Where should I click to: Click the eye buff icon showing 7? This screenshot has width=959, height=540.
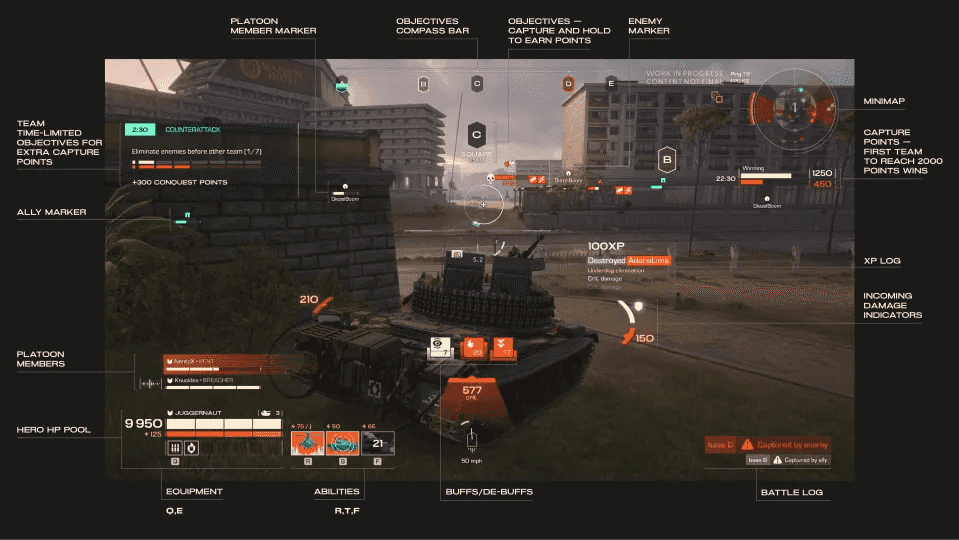tap(438, 347)
